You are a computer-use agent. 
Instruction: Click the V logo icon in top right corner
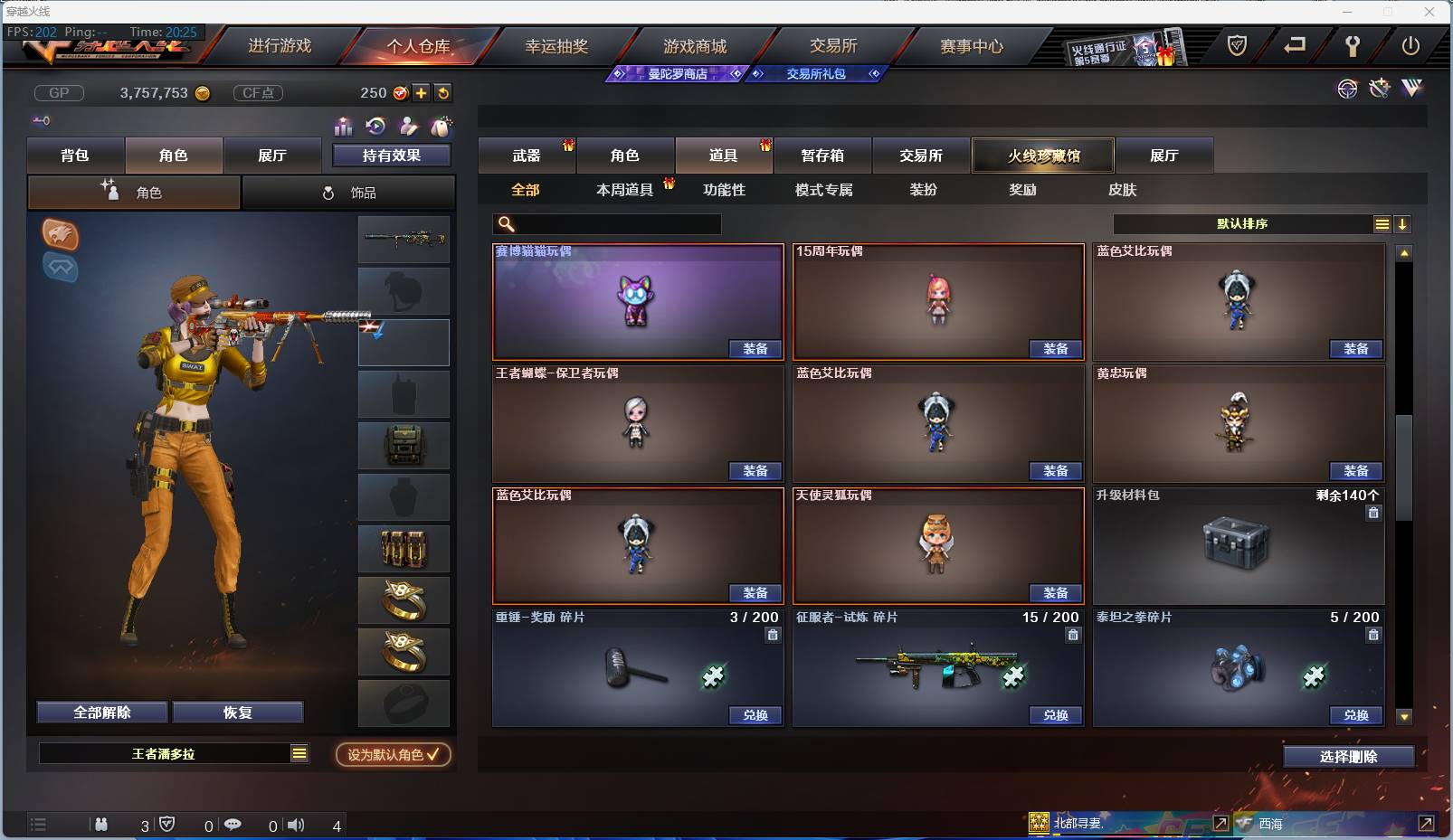1411,89
